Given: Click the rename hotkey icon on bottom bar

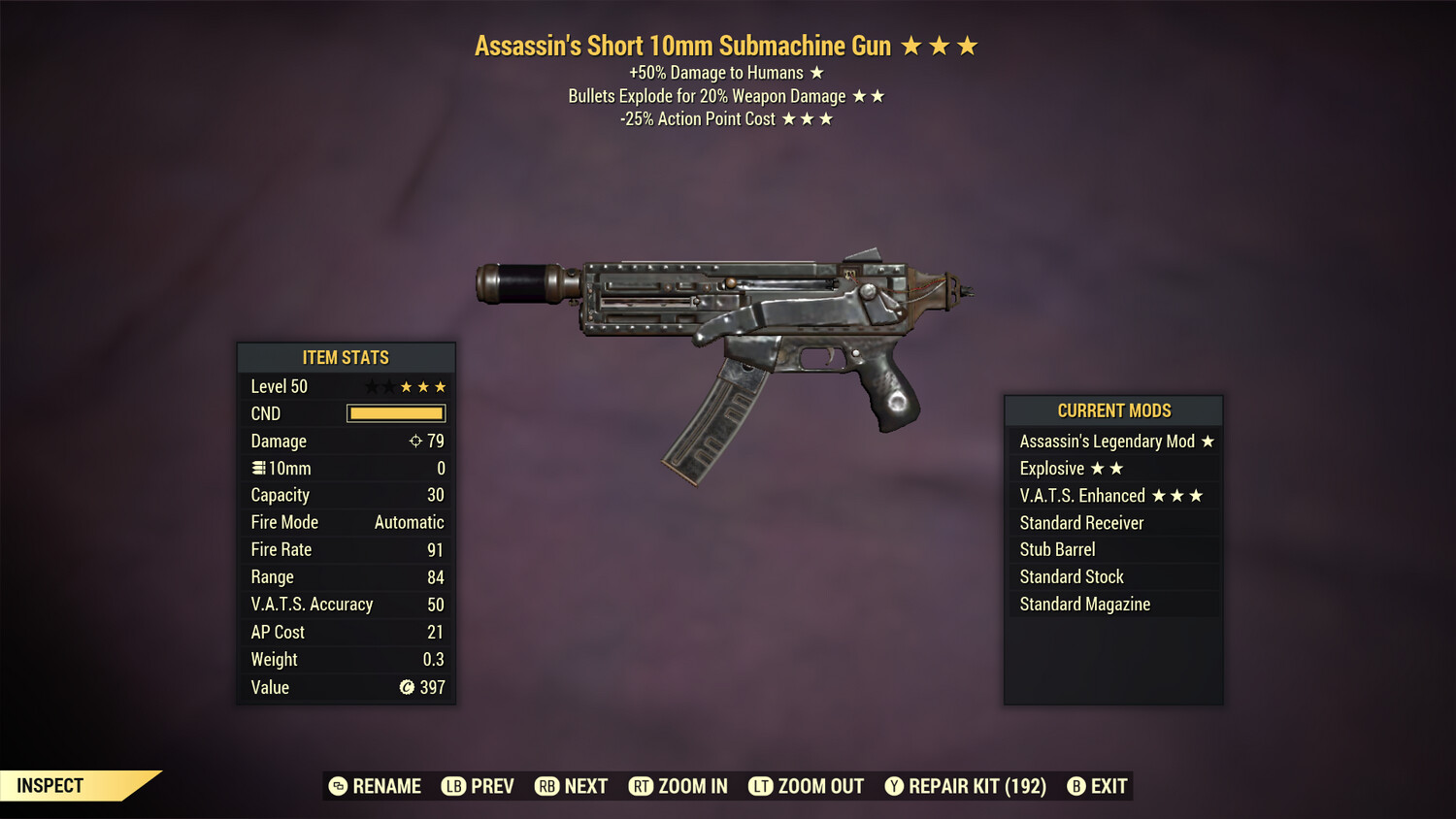Looking at the screenshot, I should click(337, 786).
